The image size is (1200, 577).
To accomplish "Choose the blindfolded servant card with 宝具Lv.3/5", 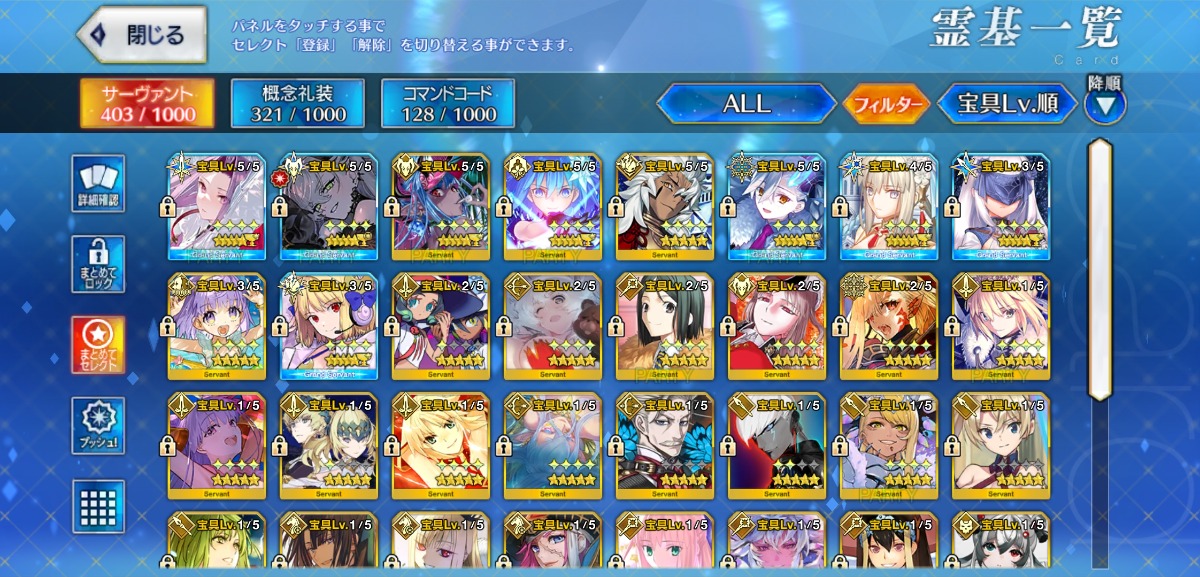I will 1001,207.
